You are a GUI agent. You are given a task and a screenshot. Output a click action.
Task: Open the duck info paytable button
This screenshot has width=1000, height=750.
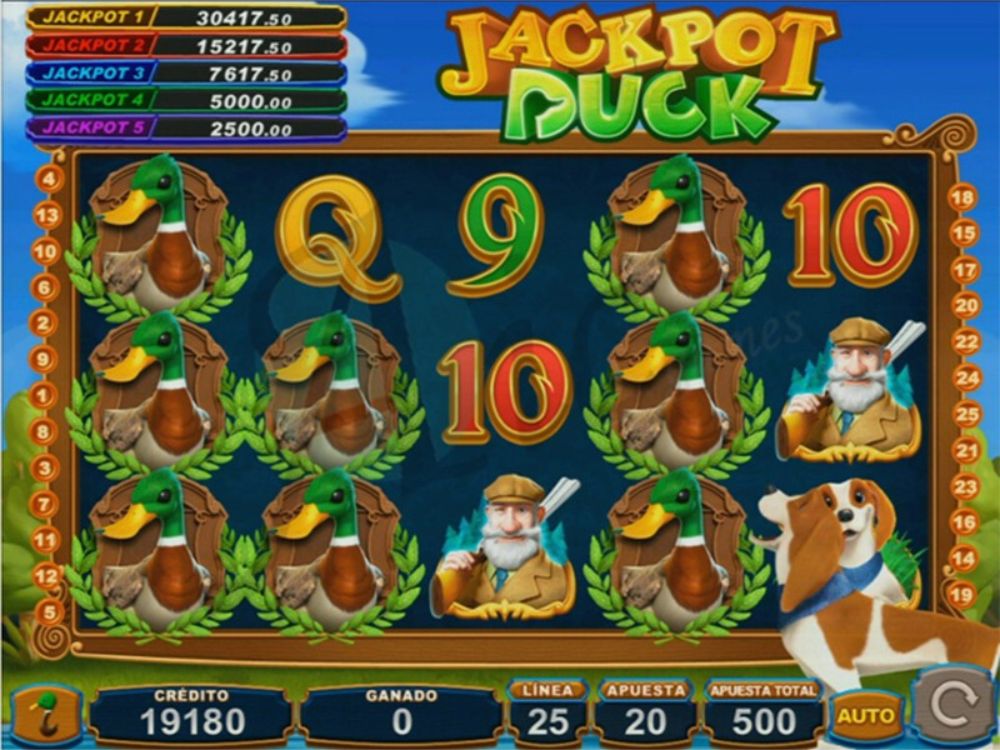tap(47, 715)
